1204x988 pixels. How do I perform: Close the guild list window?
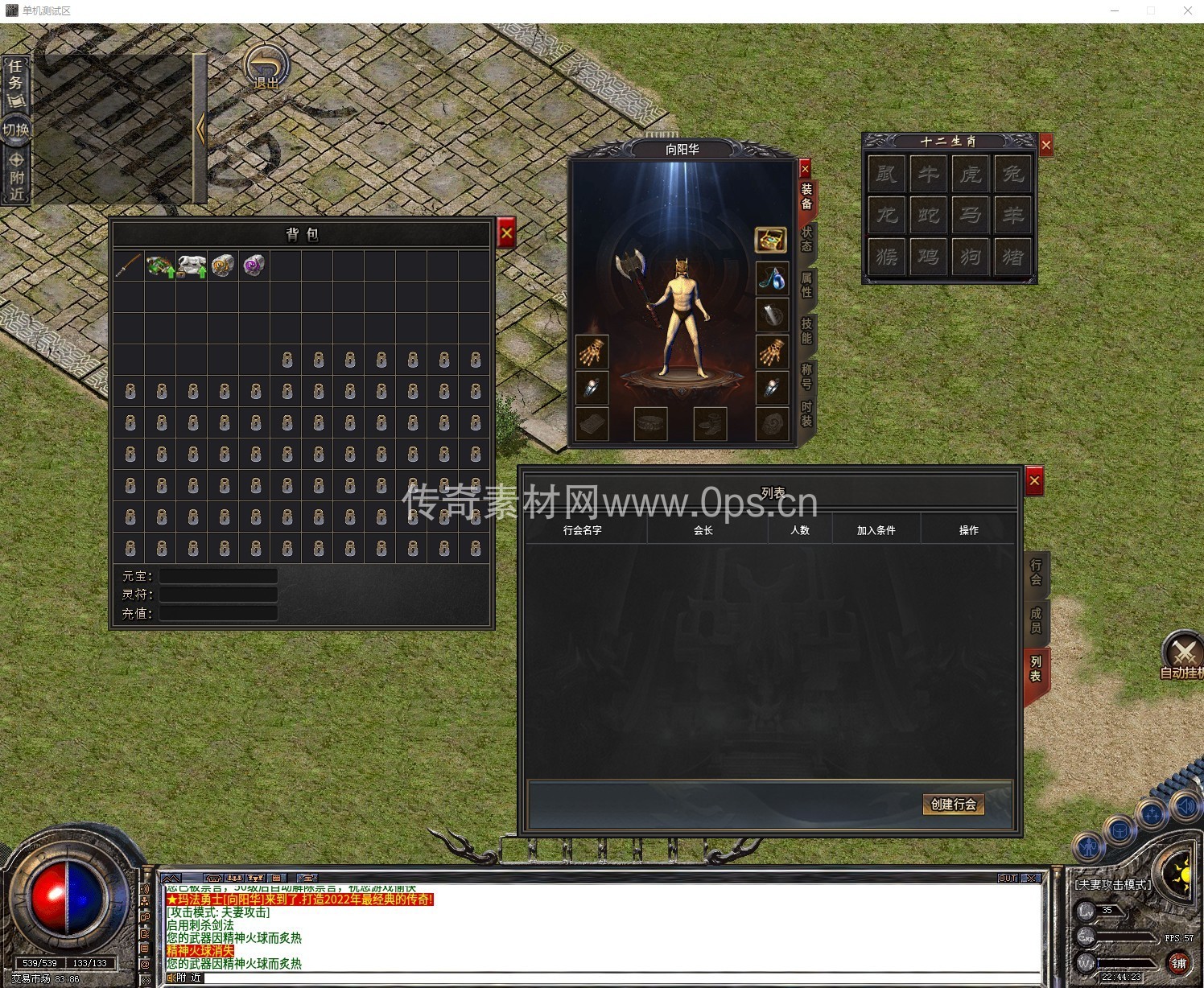click(1035, 481)
